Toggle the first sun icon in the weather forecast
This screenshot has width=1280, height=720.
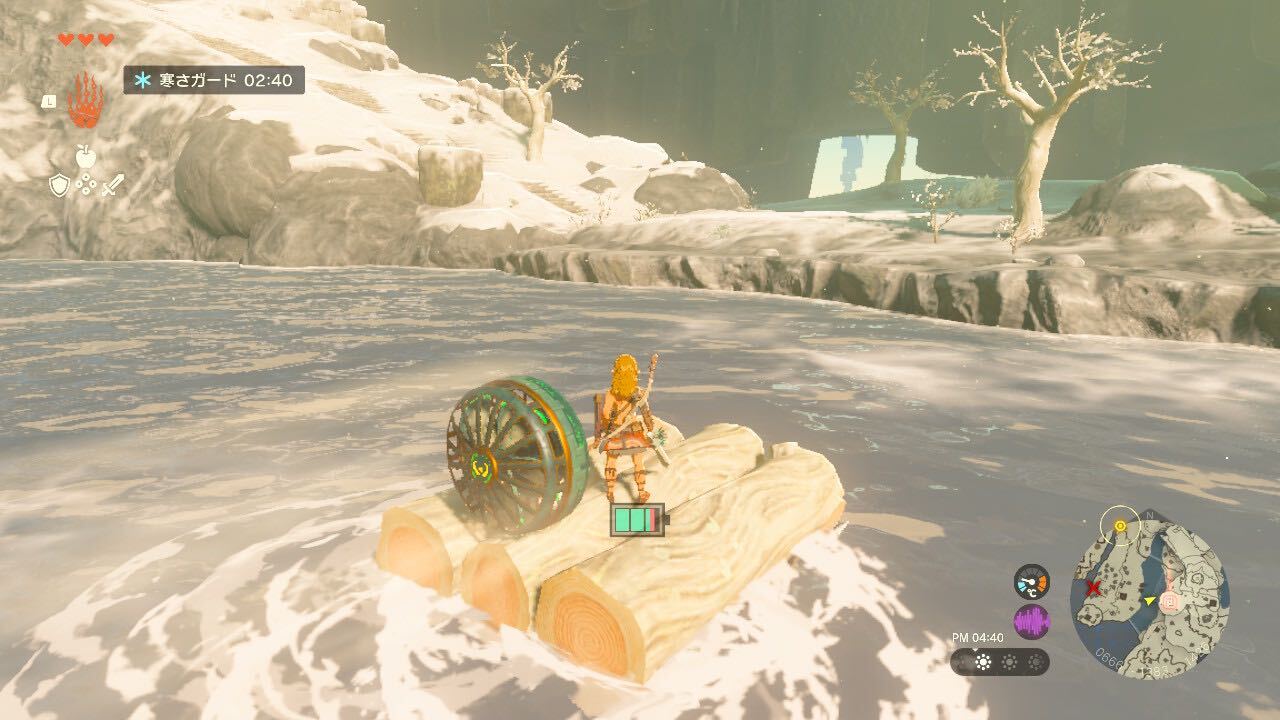983,661
